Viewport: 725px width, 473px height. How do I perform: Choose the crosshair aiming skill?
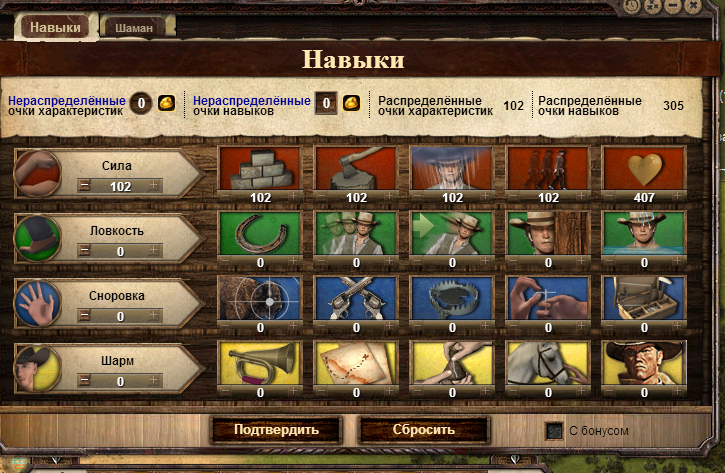[x=261, y=298]
